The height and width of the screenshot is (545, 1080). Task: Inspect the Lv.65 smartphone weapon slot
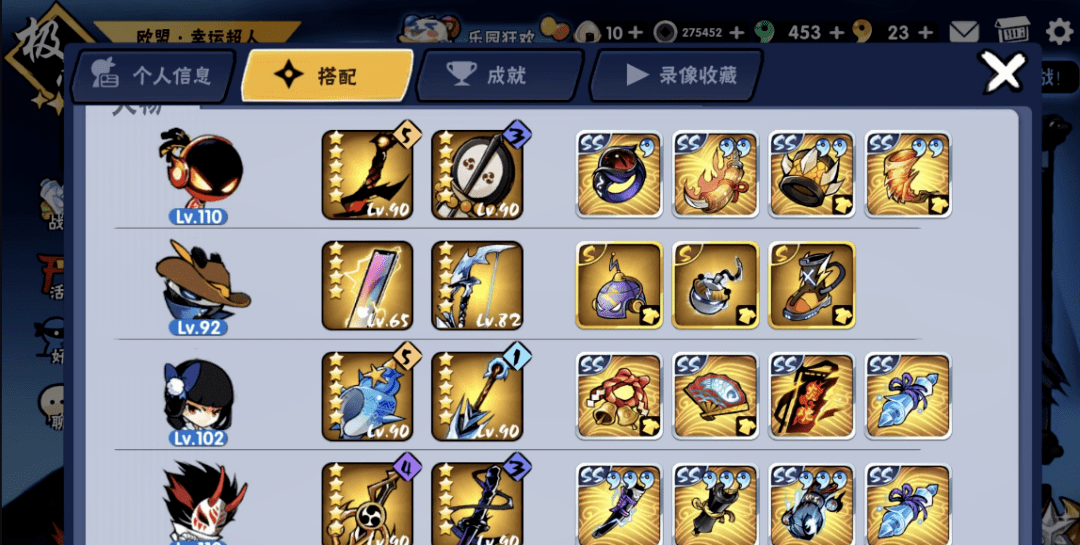click(368, 286)
